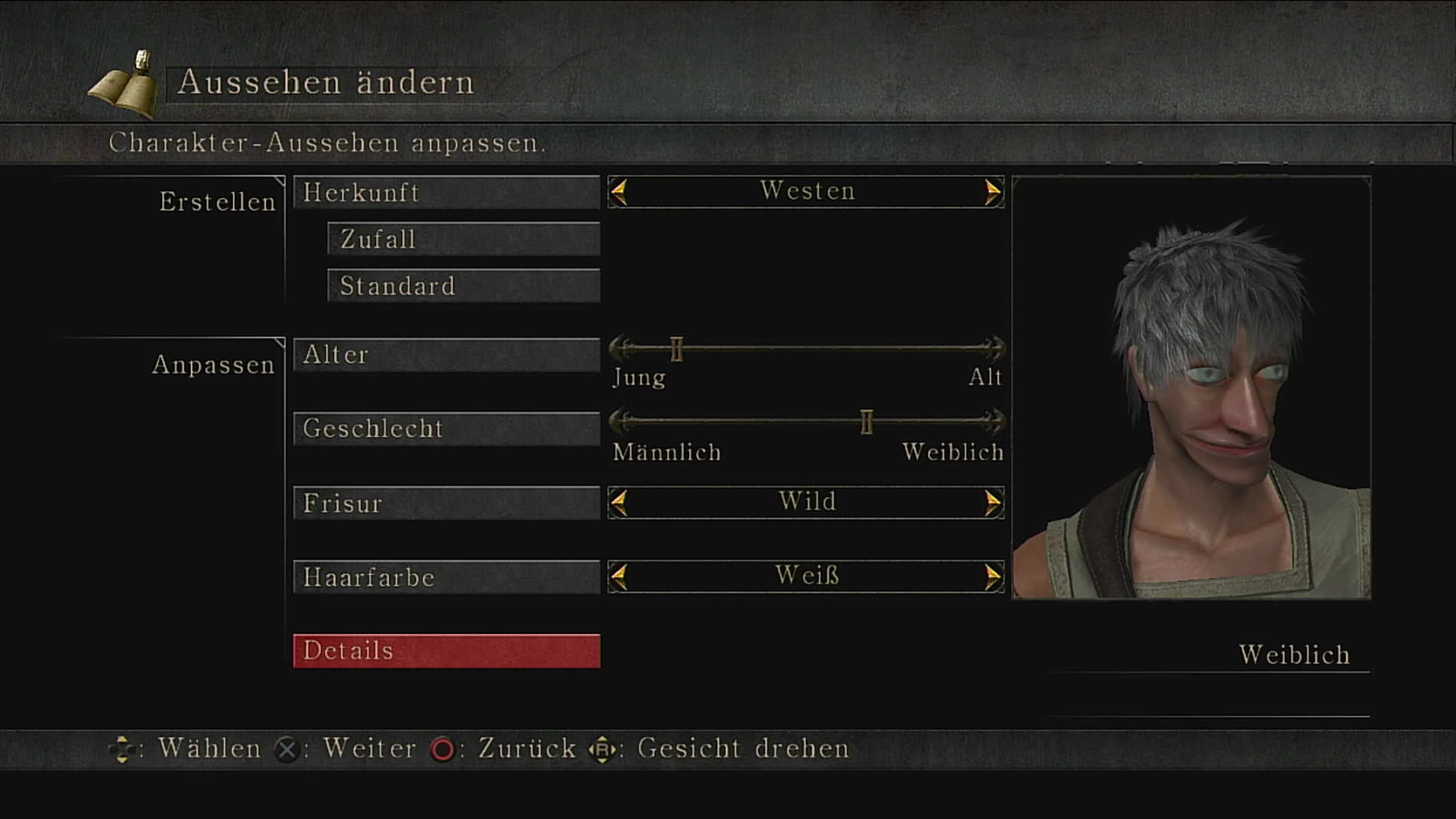
Task: Switch to next hairstyle after Wild
Action: click(992, 502)
